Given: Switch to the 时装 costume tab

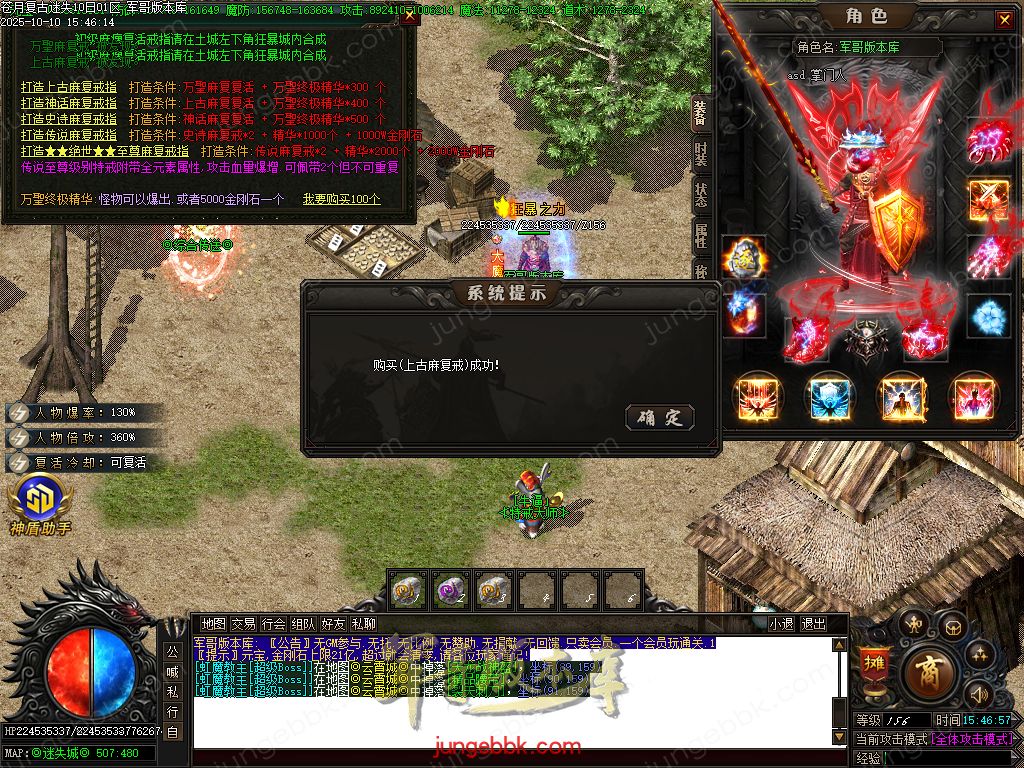Looking at the screenshot, I should point(701,153).
